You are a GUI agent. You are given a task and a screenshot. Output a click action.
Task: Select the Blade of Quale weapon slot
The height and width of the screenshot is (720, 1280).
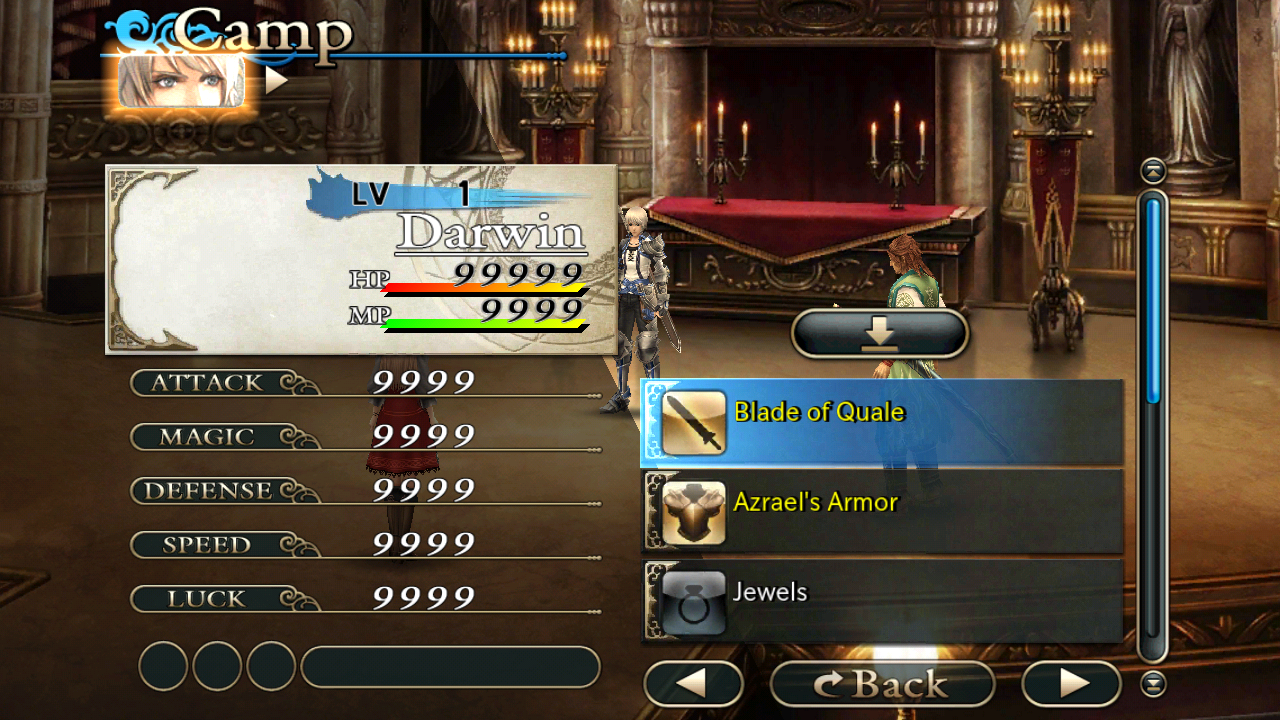[882, 424]
